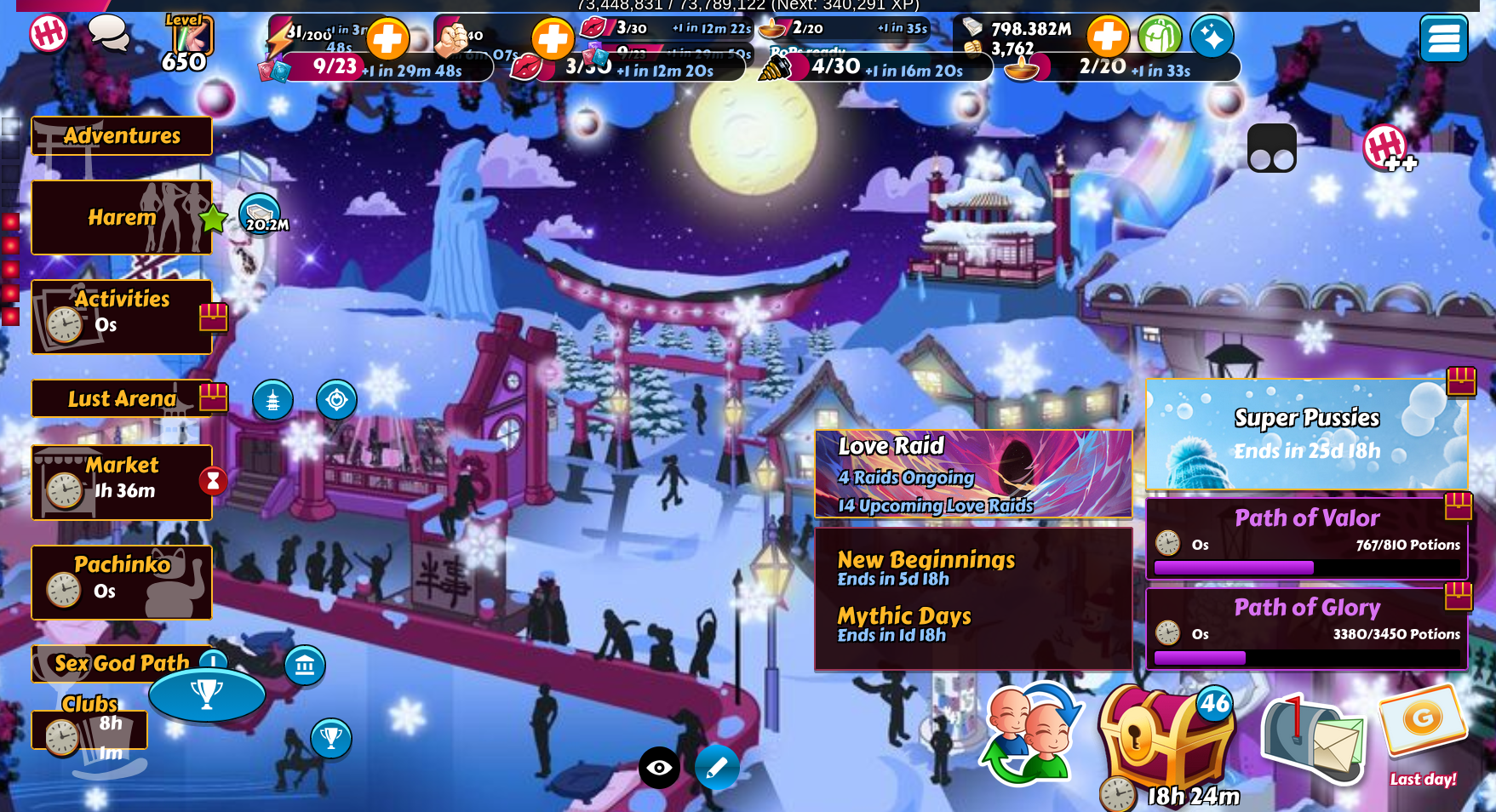Enter the Lust Arena
This screenshot has width=1496, height=812.
(x=122, y=398)
